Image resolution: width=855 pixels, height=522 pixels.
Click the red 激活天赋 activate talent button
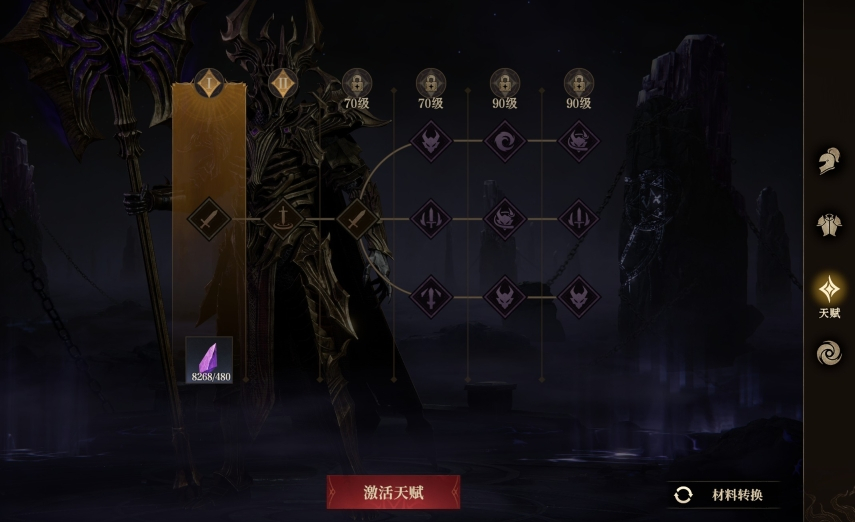point(394,492)
